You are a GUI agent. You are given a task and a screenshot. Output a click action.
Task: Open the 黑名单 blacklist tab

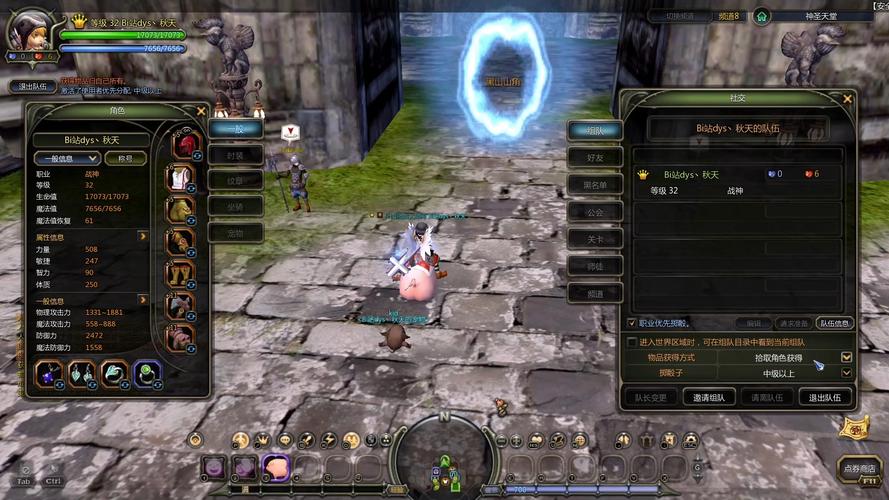[x=595, y=184]
